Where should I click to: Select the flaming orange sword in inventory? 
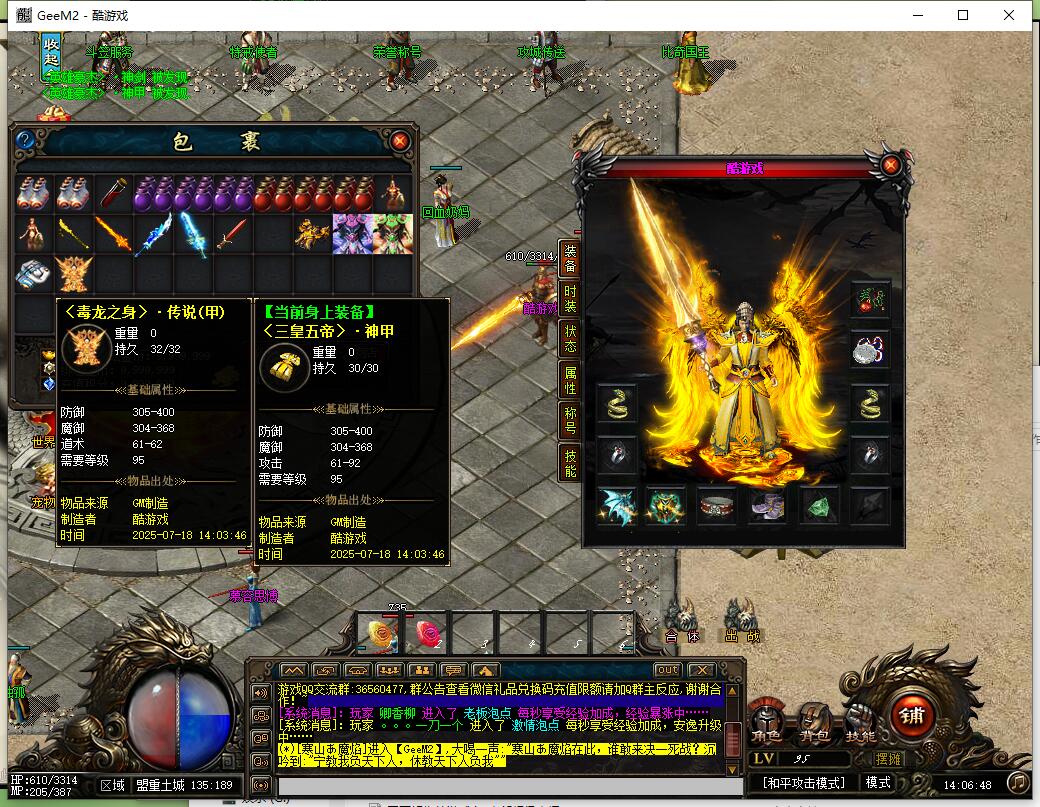click(x=113, y=234)
